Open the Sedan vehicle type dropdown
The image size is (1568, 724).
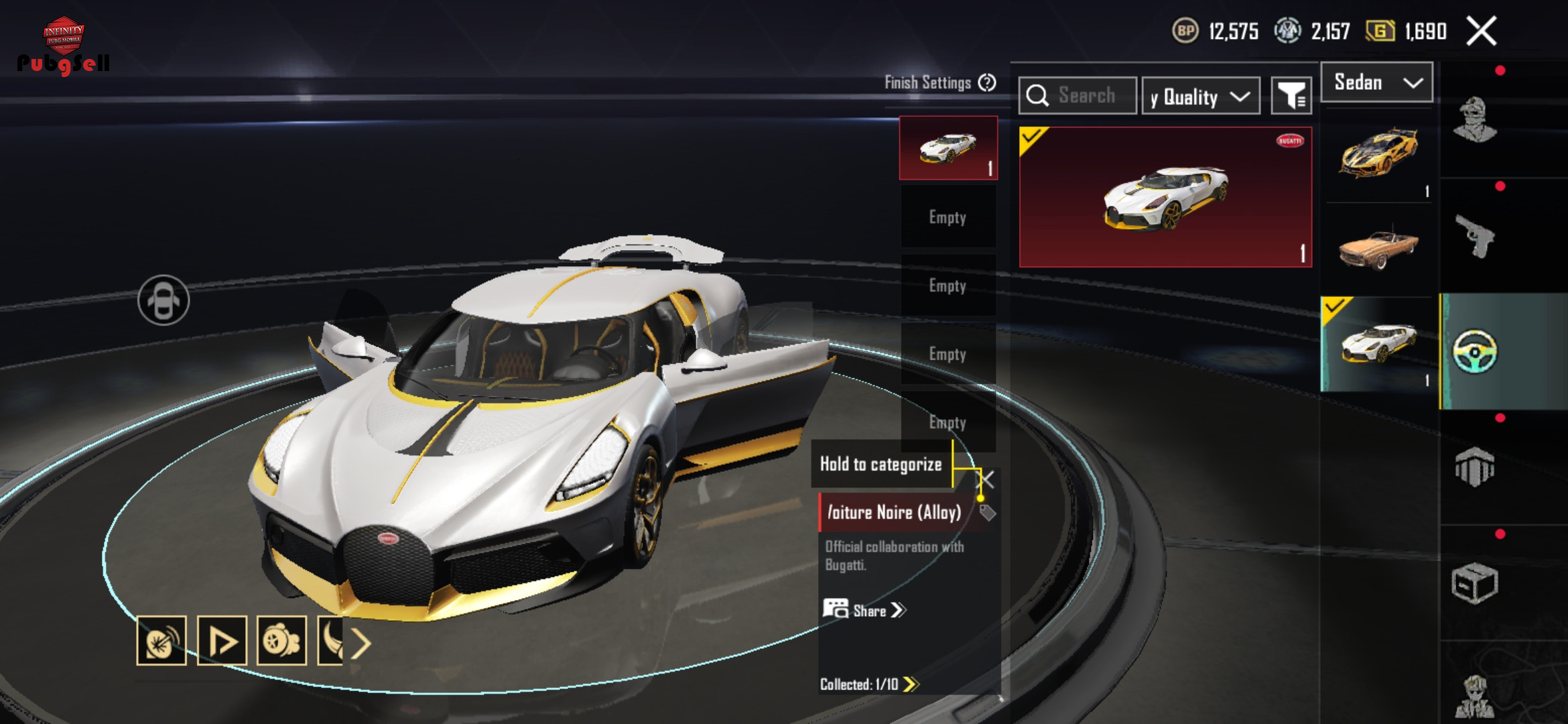[1376, 82]
